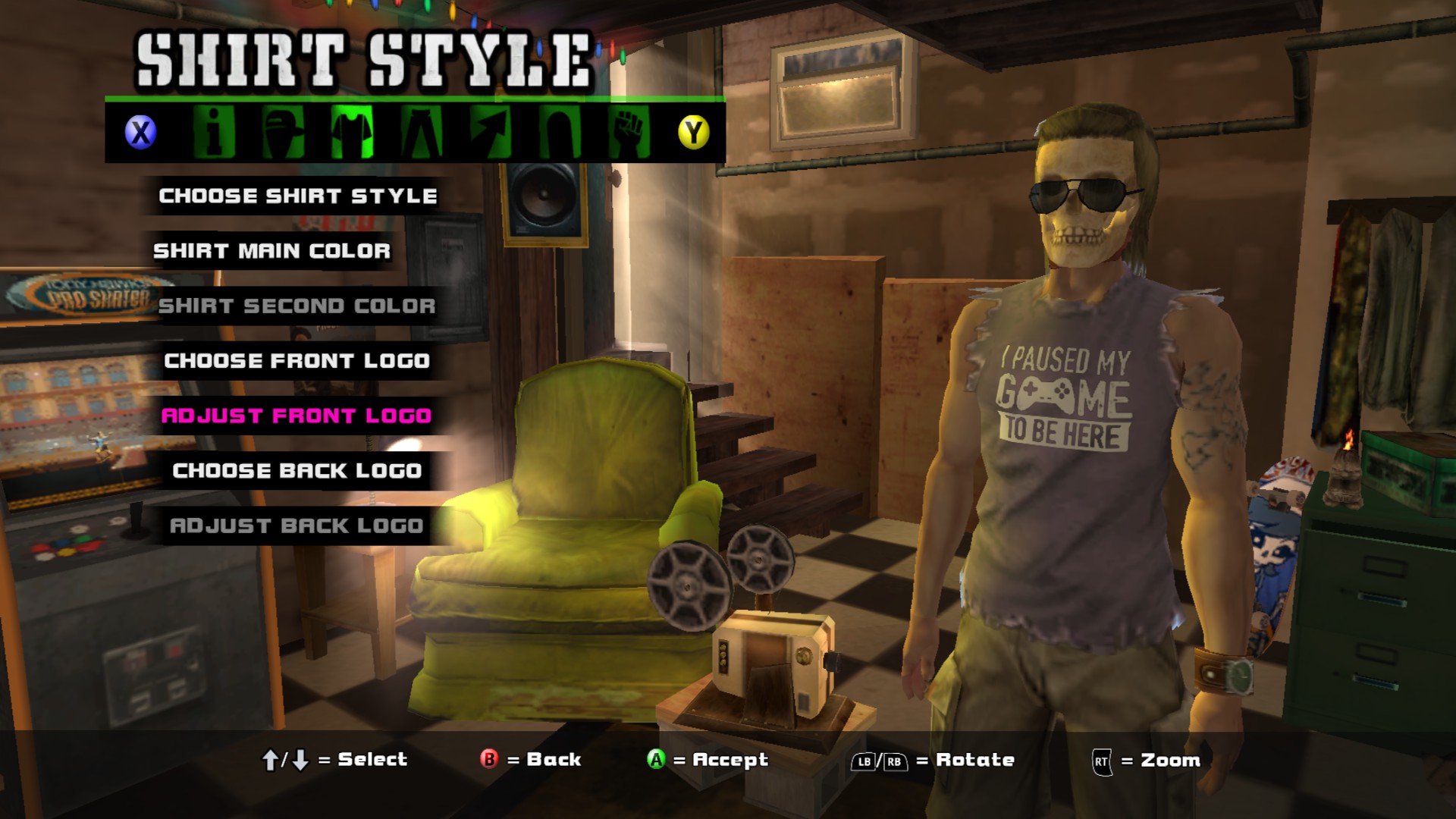The height and width of the screenshot is (819, 1456).
Task: Open the arrow icon category tab
Action: (490, 133)
